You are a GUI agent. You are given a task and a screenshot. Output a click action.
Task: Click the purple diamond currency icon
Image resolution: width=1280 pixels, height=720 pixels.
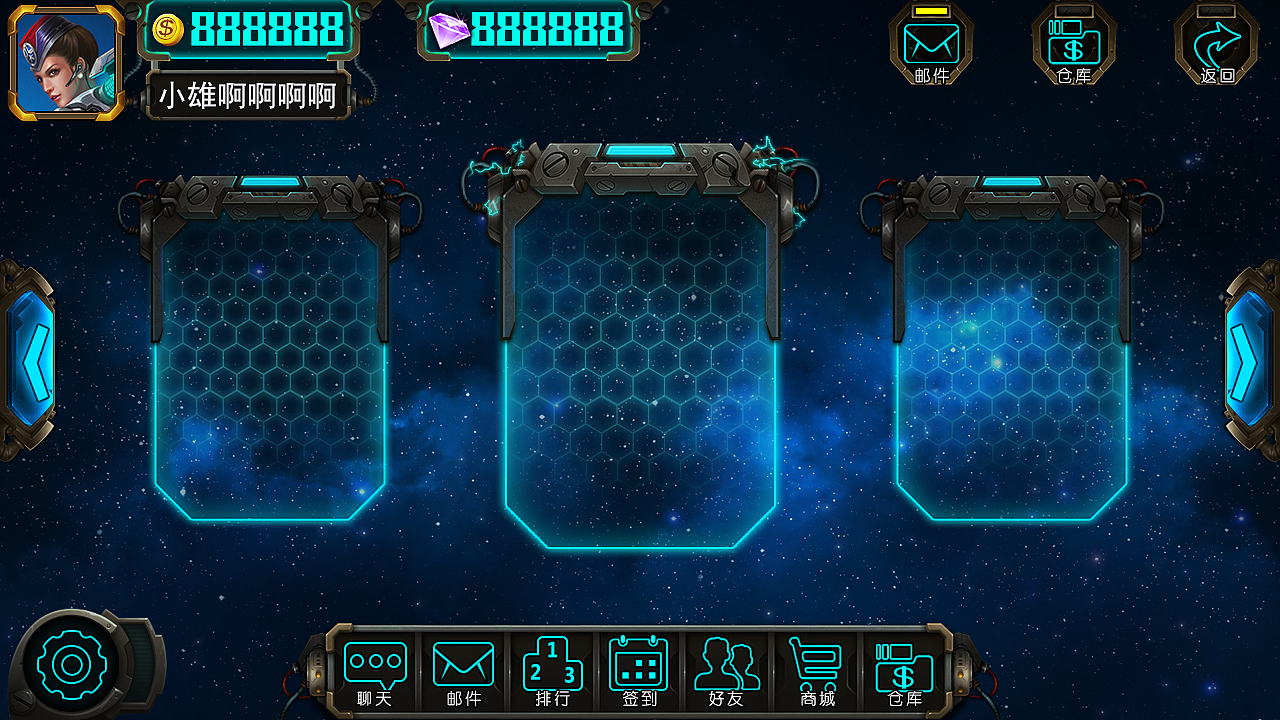pyautogui.click(x=448, y=30)
